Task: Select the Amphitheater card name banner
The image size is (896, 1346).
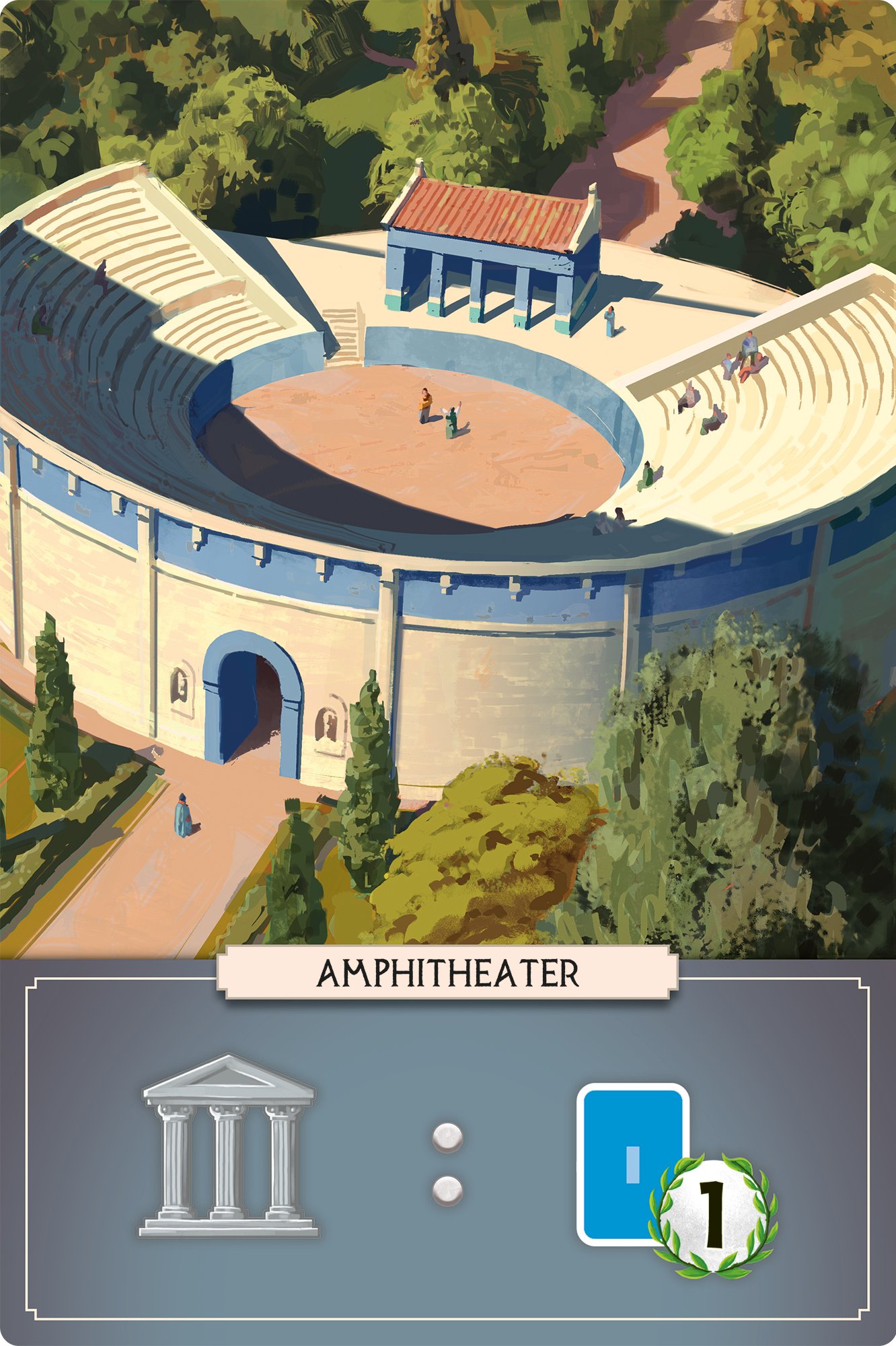Action: (447, 973)
